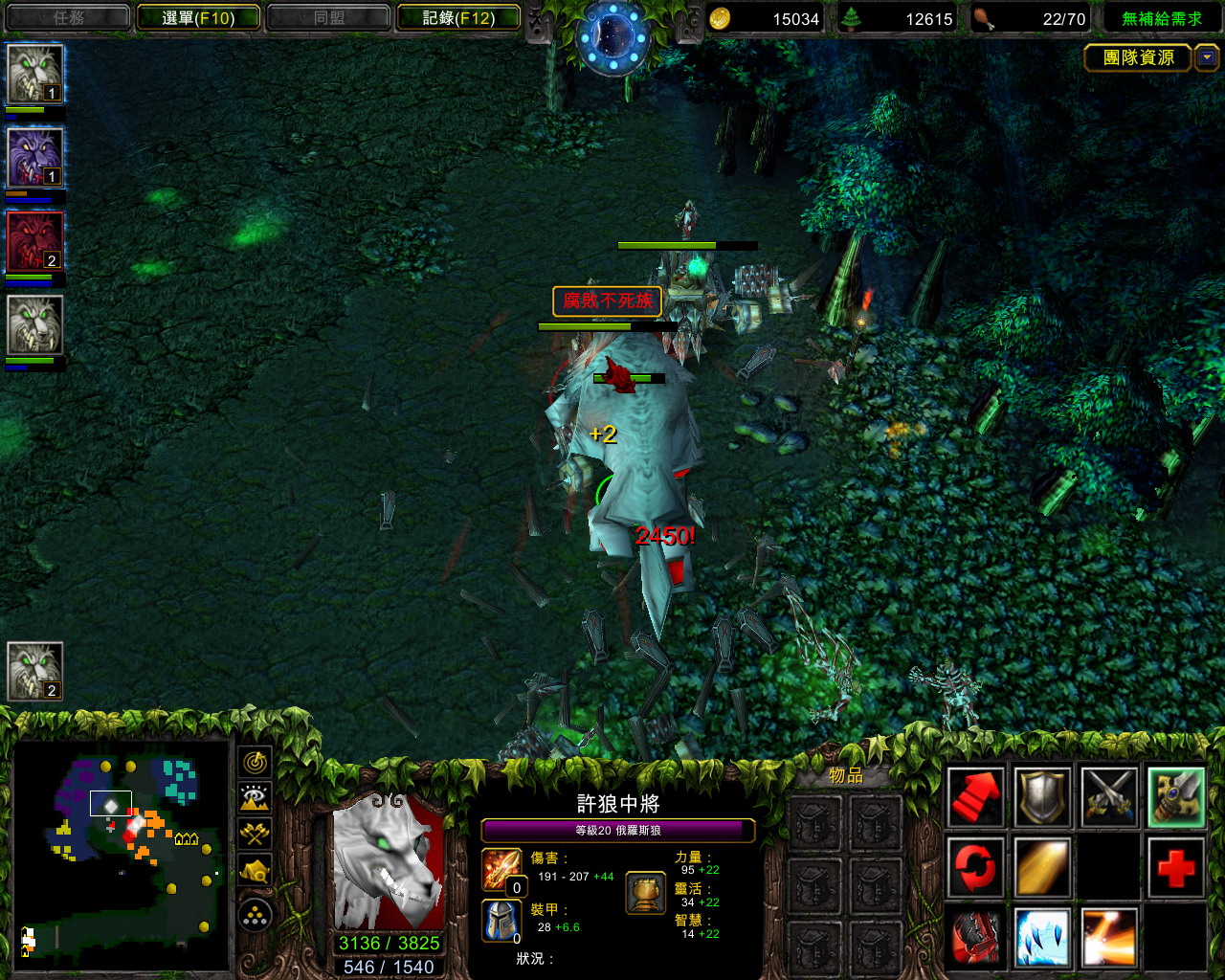Toggle creep camp display (tent icon)

pyautogui.click(x=255, y=869)
